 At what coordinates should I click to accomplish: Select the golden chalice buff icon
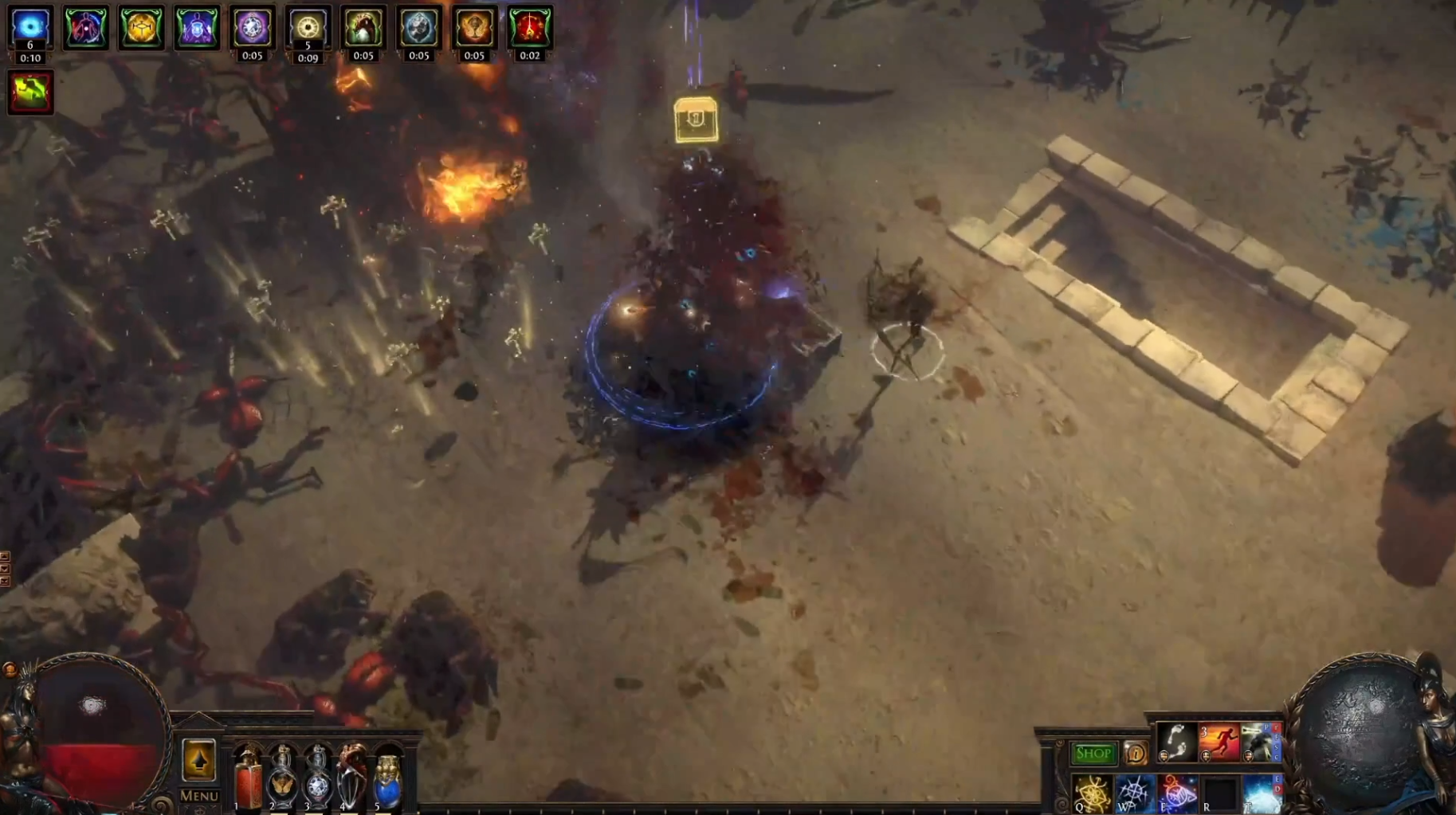click(x=474, y=27)
